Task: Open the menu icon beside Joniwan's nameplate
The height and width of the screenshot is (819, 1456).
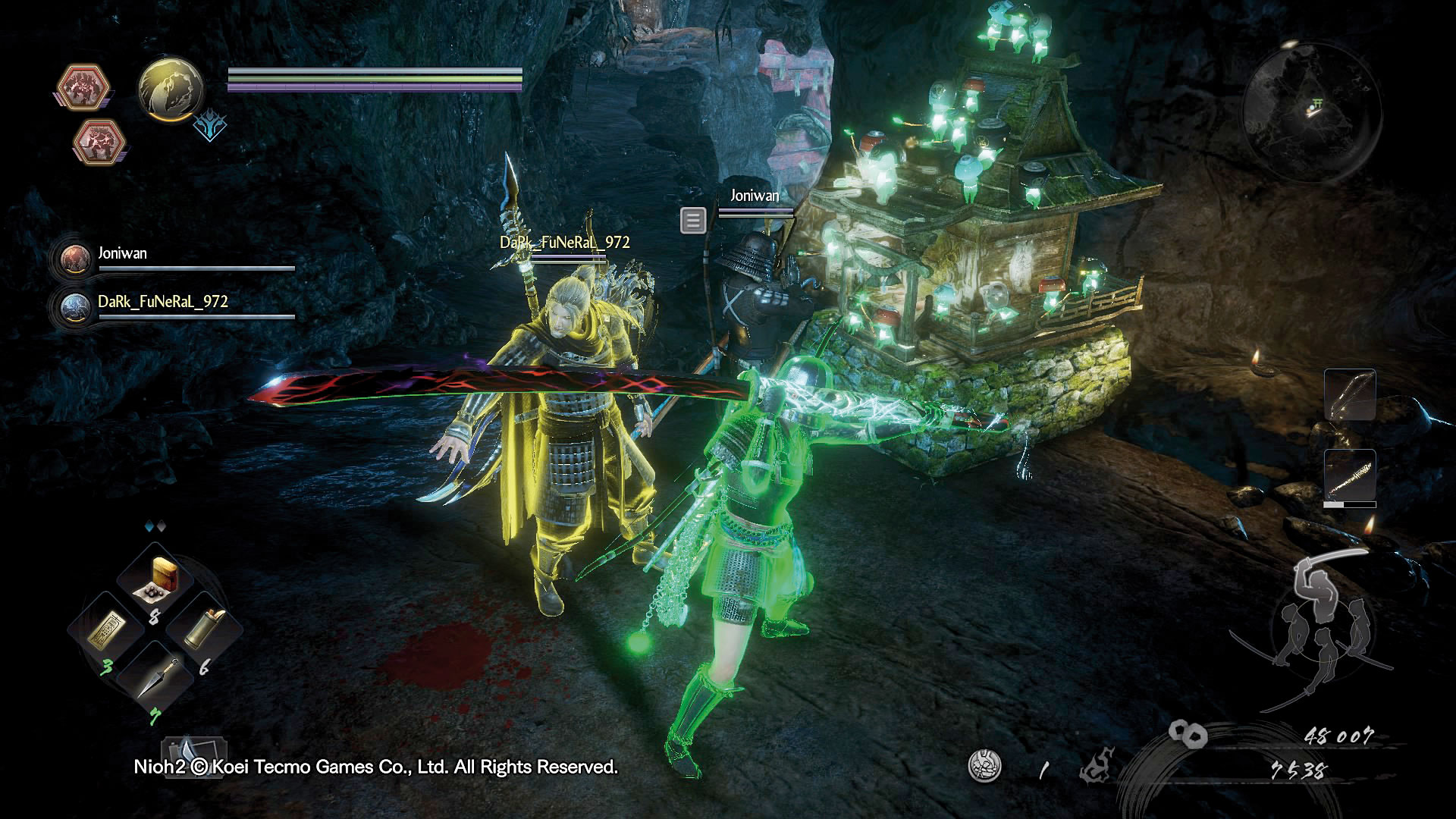Action: (693, 221)
